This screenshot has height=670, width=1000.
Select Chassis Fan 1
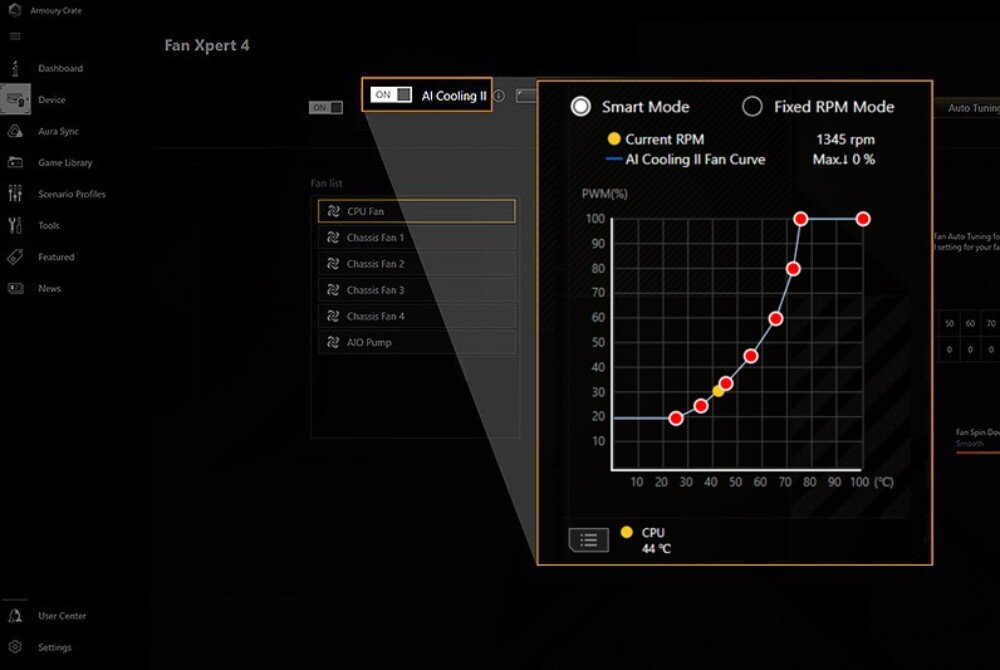pyautogui.click(x=416, y=238)
